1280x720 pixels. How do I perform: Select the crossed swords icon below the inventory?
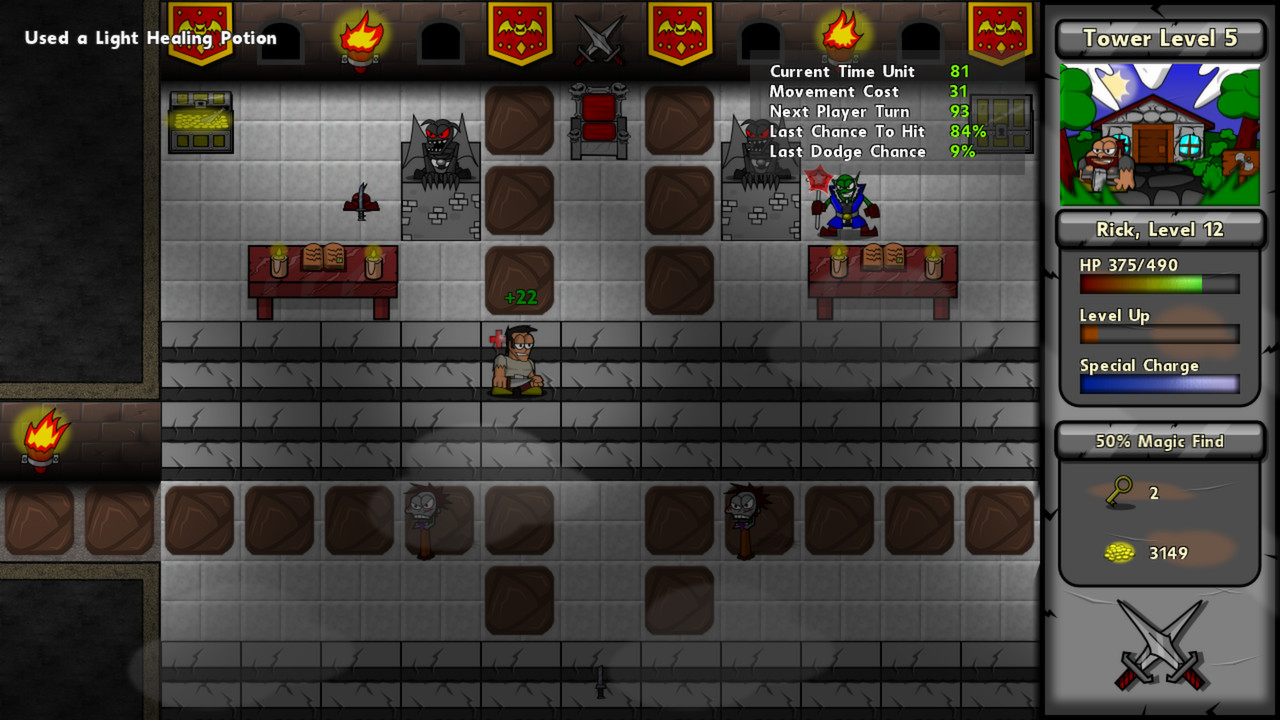click(x=1158, y=640)
